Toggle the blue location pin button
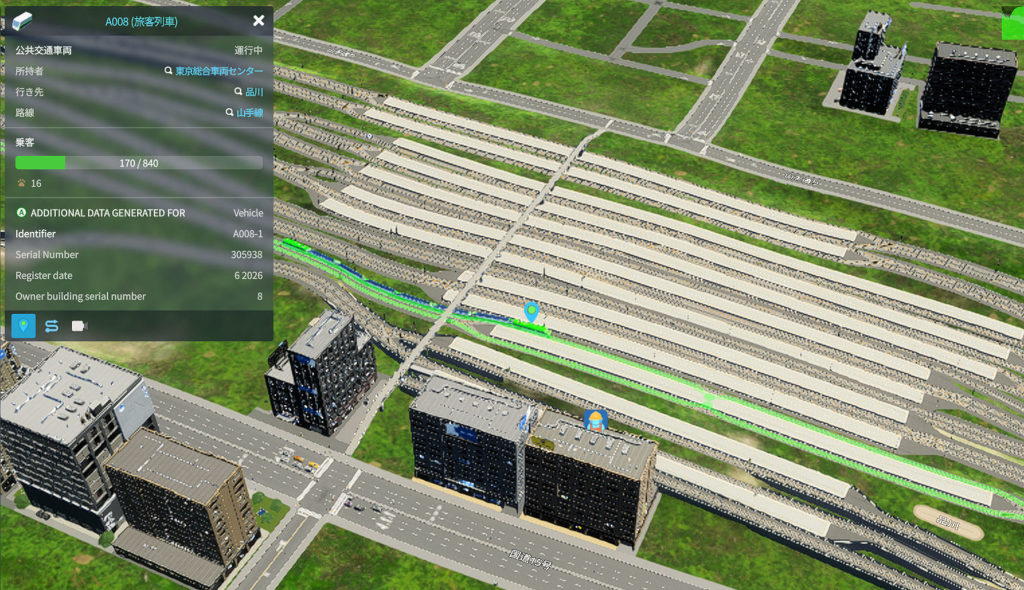This screenshot has height=590, width=1024. pos(23,326)
